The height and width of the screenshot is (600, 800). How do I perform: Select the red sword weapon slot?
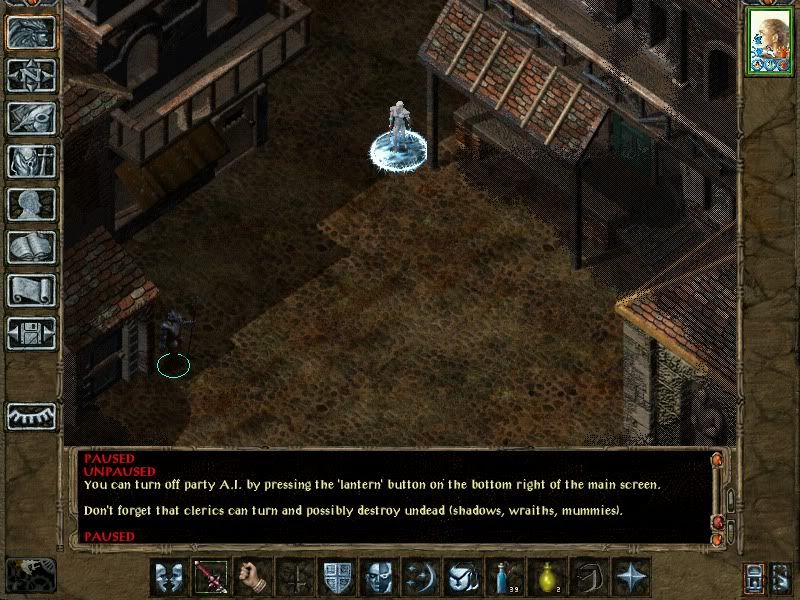click(211, 578)
